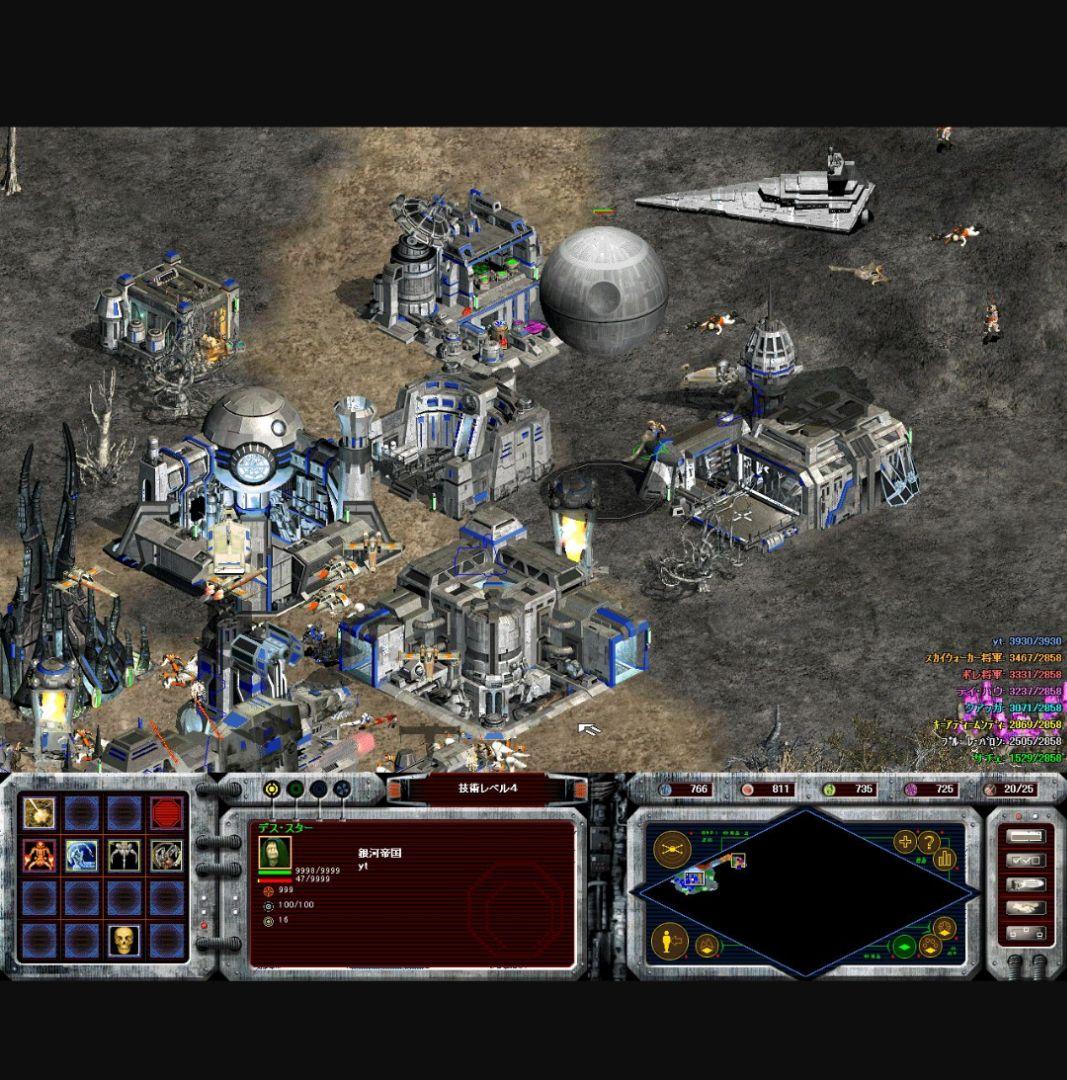Click the Emperor portrait in unit panel
Viewport: 1067px width, 1080px height.
pyautogui.click(x=270, y=853)
